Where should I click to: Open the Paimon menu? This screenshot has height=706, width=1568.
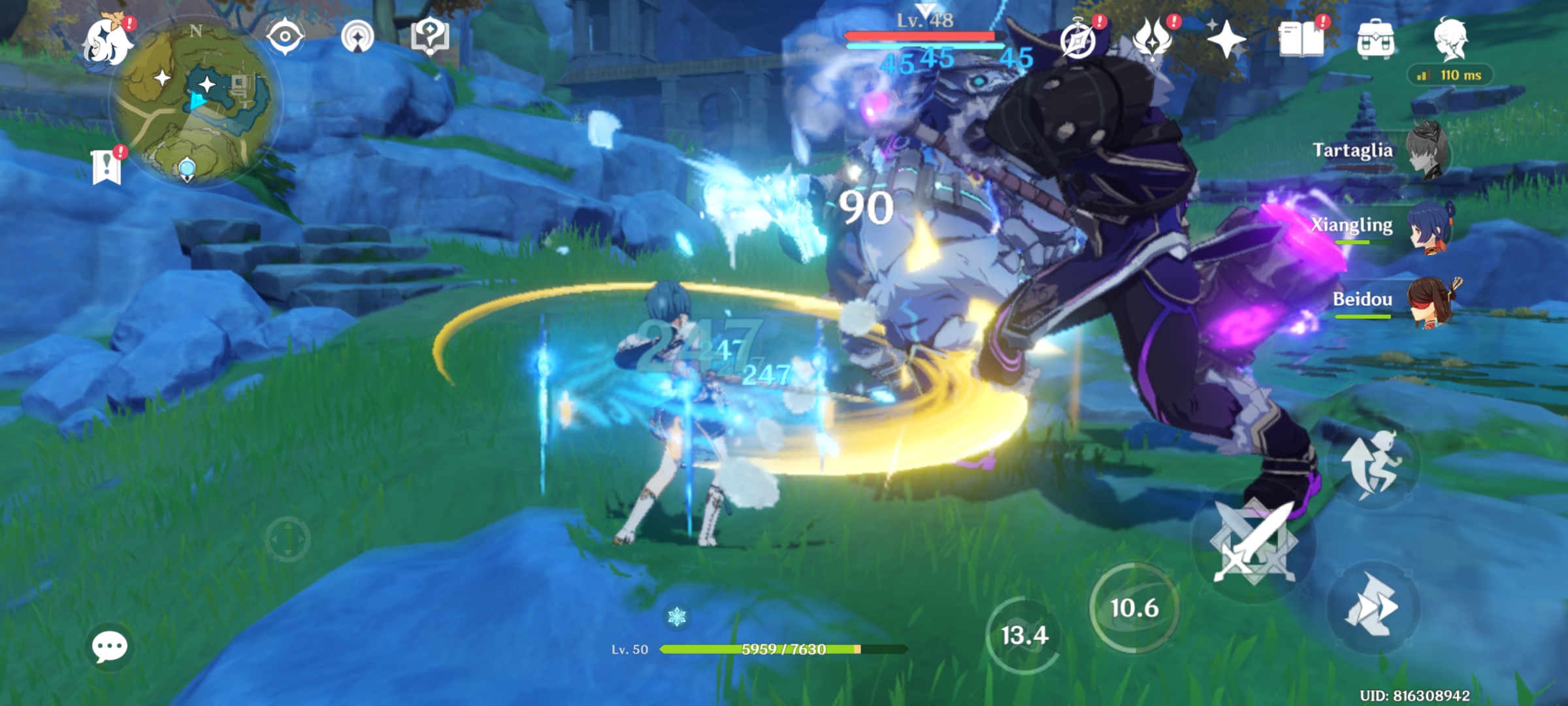point(107,41)
